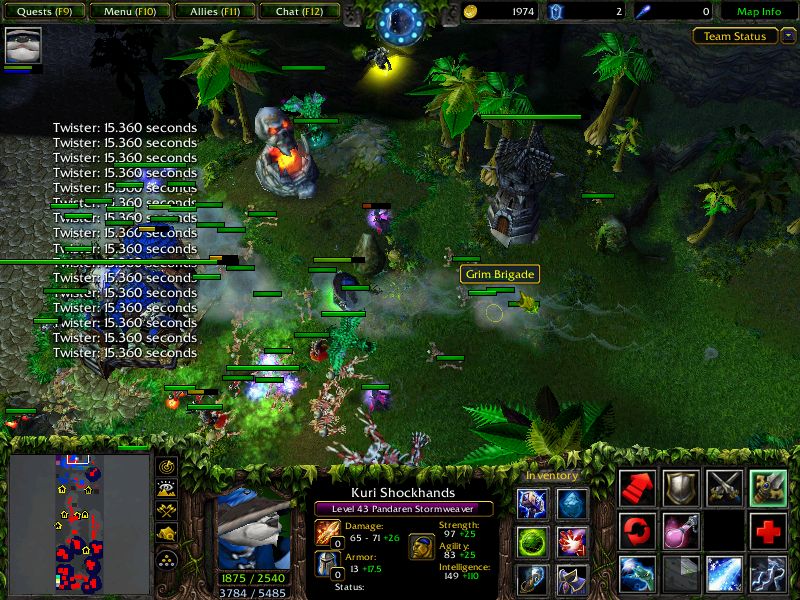Screen dimensions: 800x600
Task: Open the game Menu (F10)
Action: [x=129, y=12]
